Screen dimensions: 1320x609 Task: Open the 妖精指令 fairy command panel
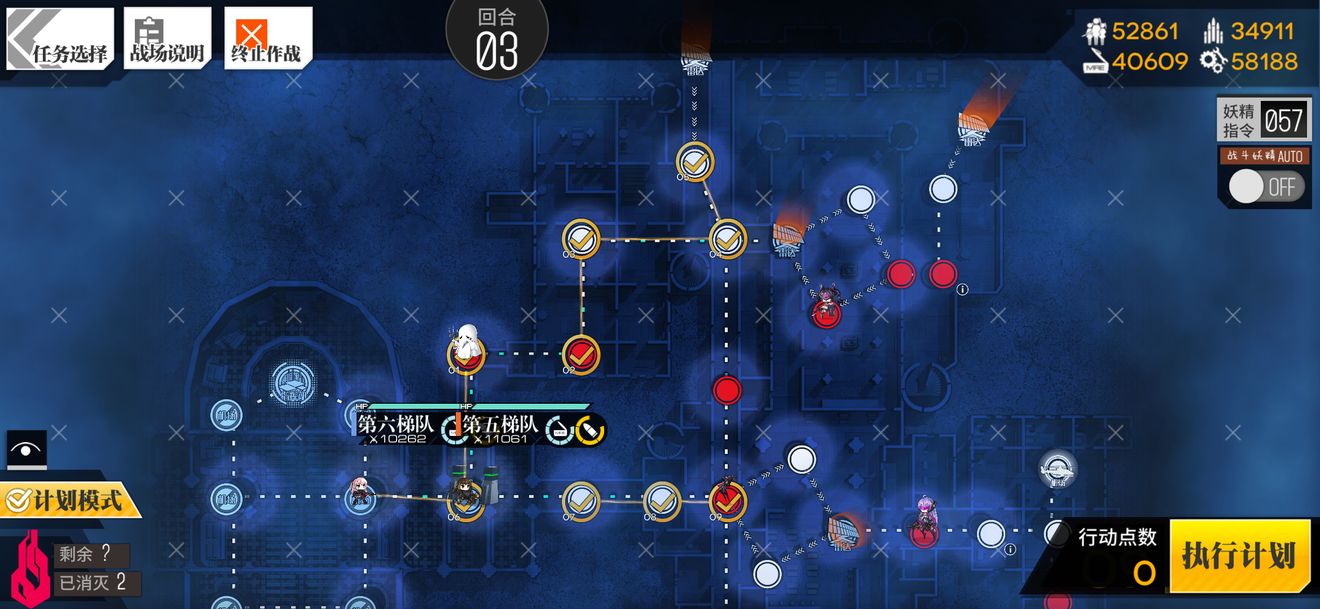pyautogui.click(x=1262, y=122)
